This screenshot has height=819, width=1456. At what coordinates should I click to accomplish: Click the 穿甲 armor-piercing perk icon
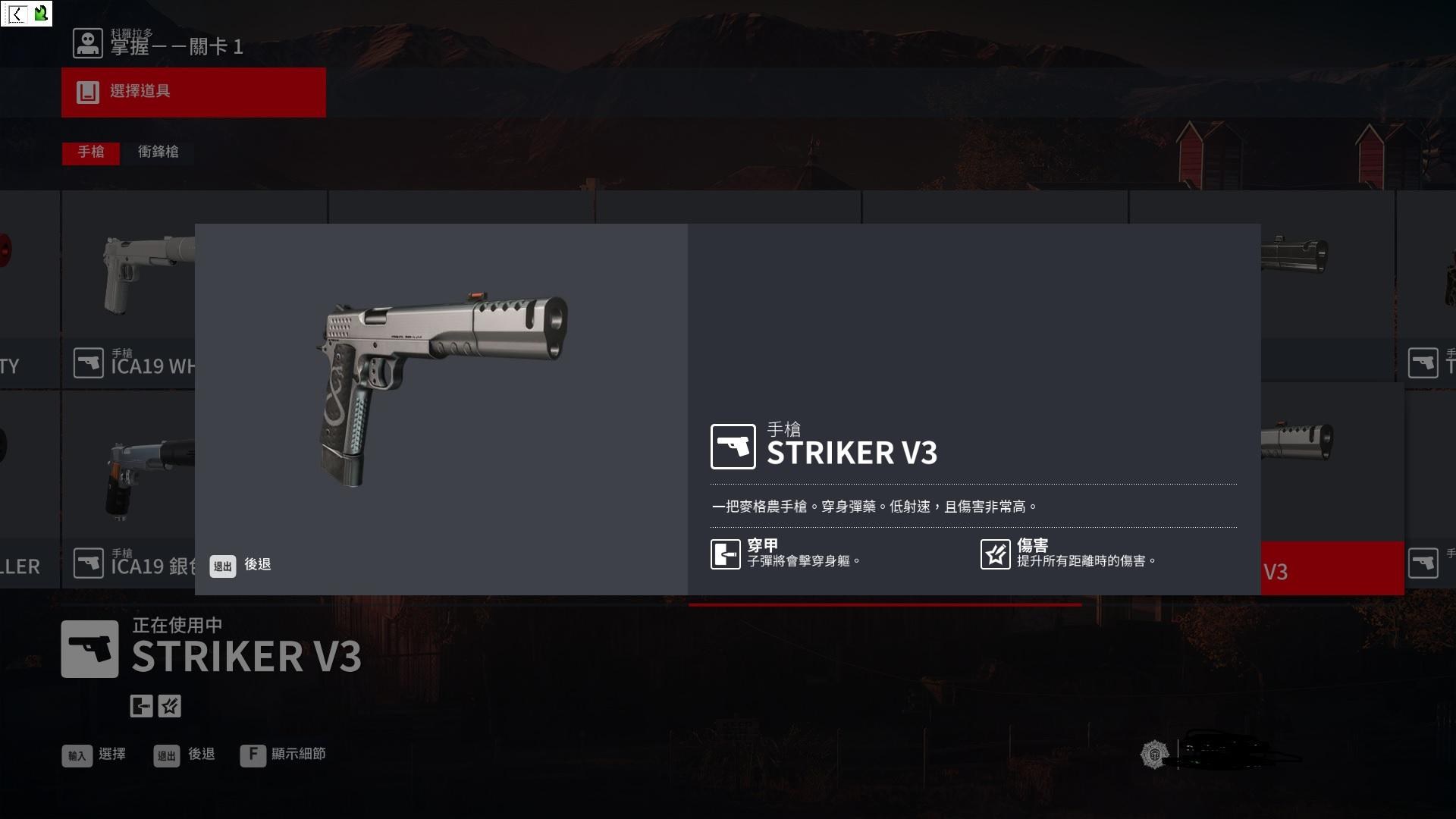click(x=726, y=554)
